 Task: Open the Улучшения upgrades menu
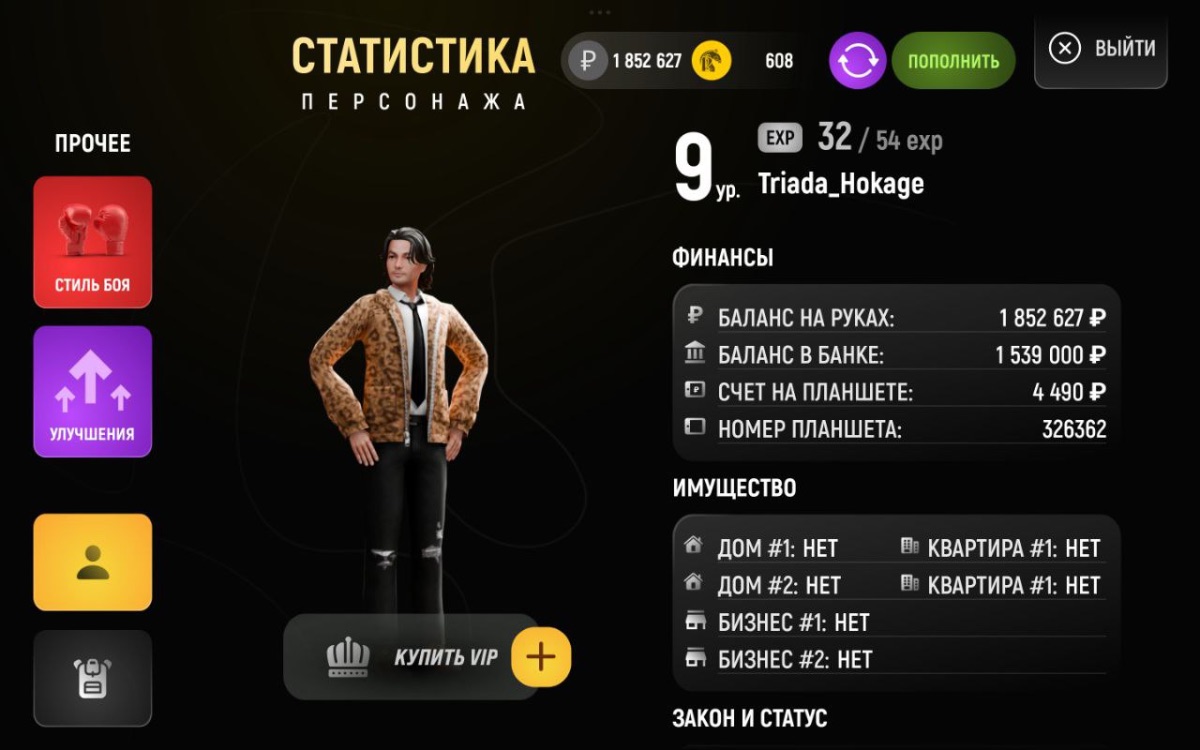pos(93,391)
